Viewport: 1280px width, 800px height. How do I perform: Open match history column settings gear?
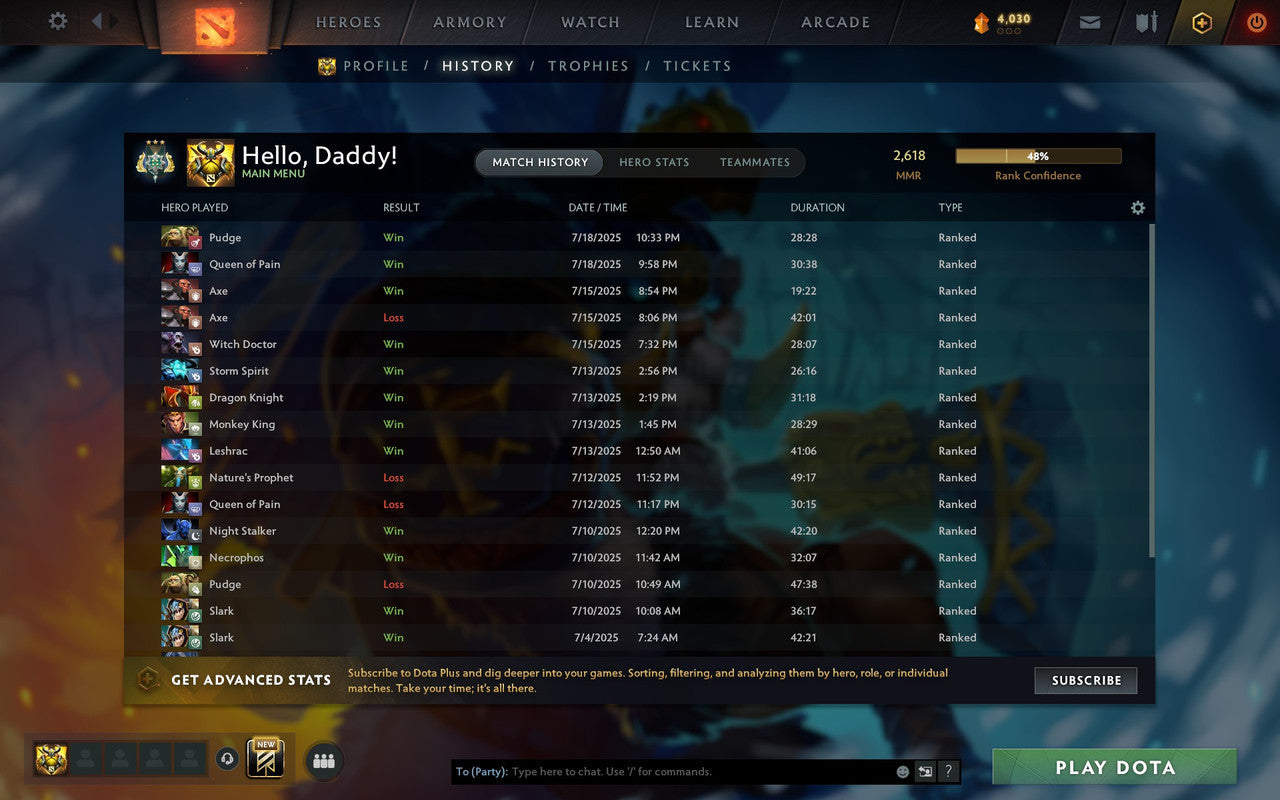[x=1138, y=207]
